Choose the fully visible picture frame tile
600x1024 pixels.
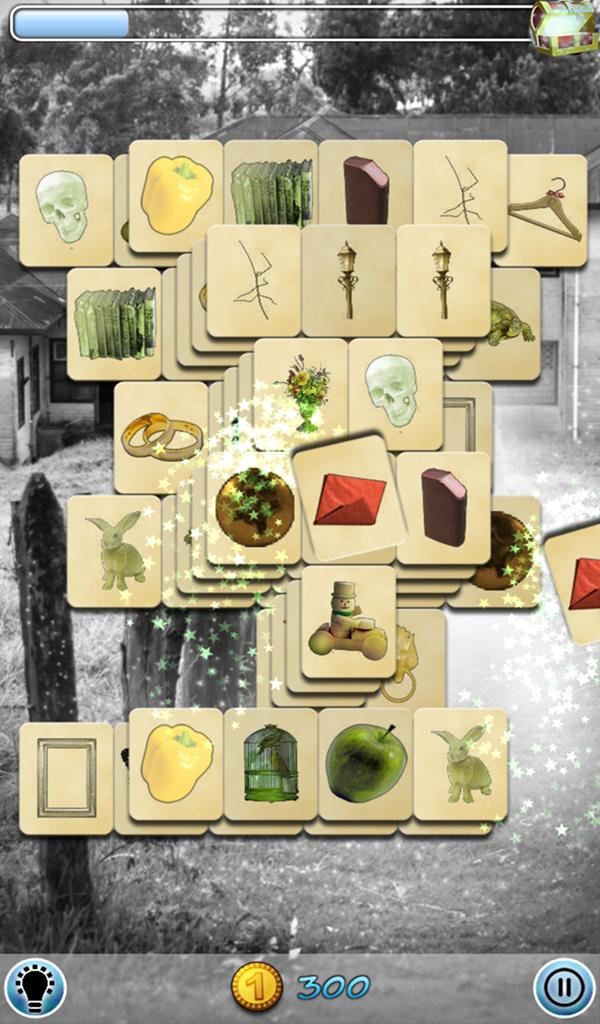click(x=66, y=777)
